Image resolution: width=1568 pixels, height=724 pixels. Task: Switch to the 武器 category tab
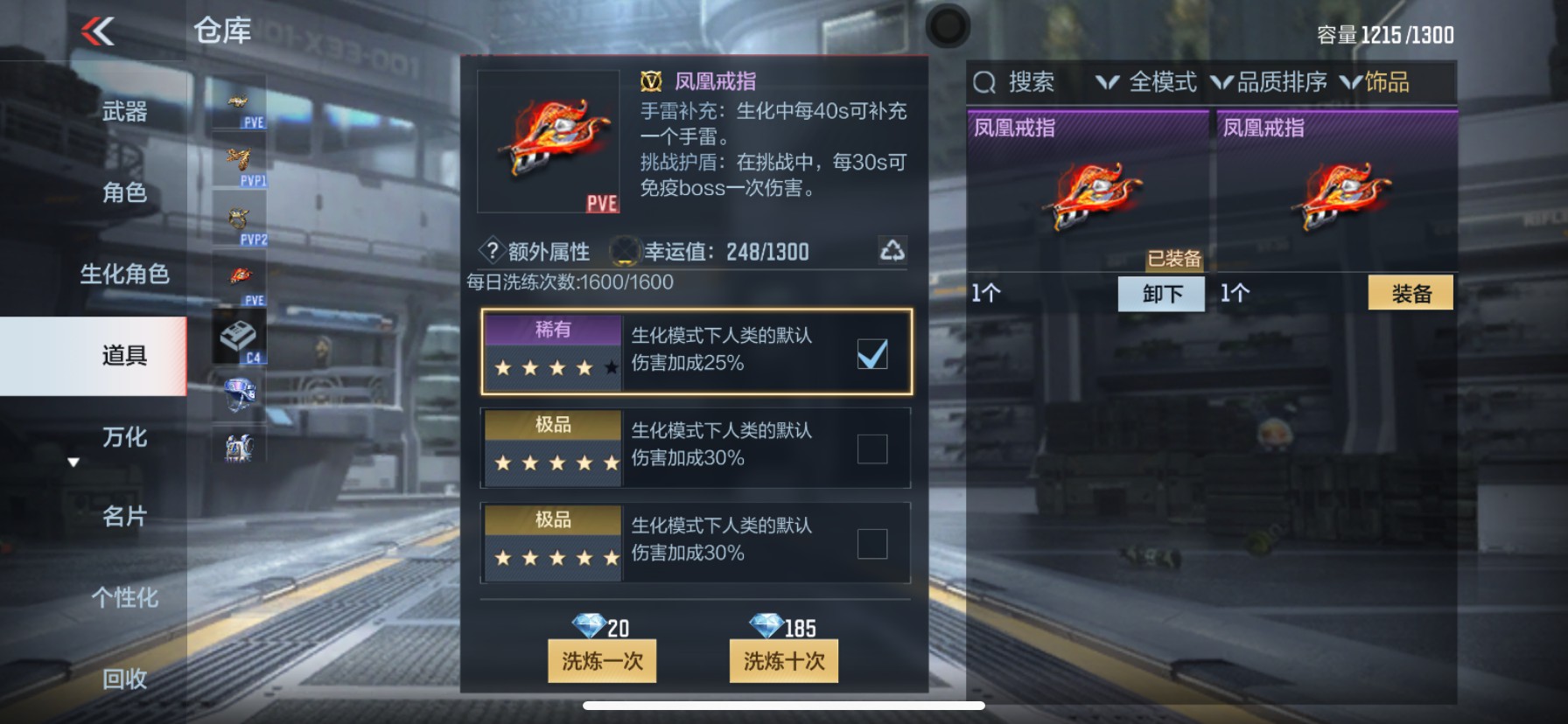tap(122, 112)
